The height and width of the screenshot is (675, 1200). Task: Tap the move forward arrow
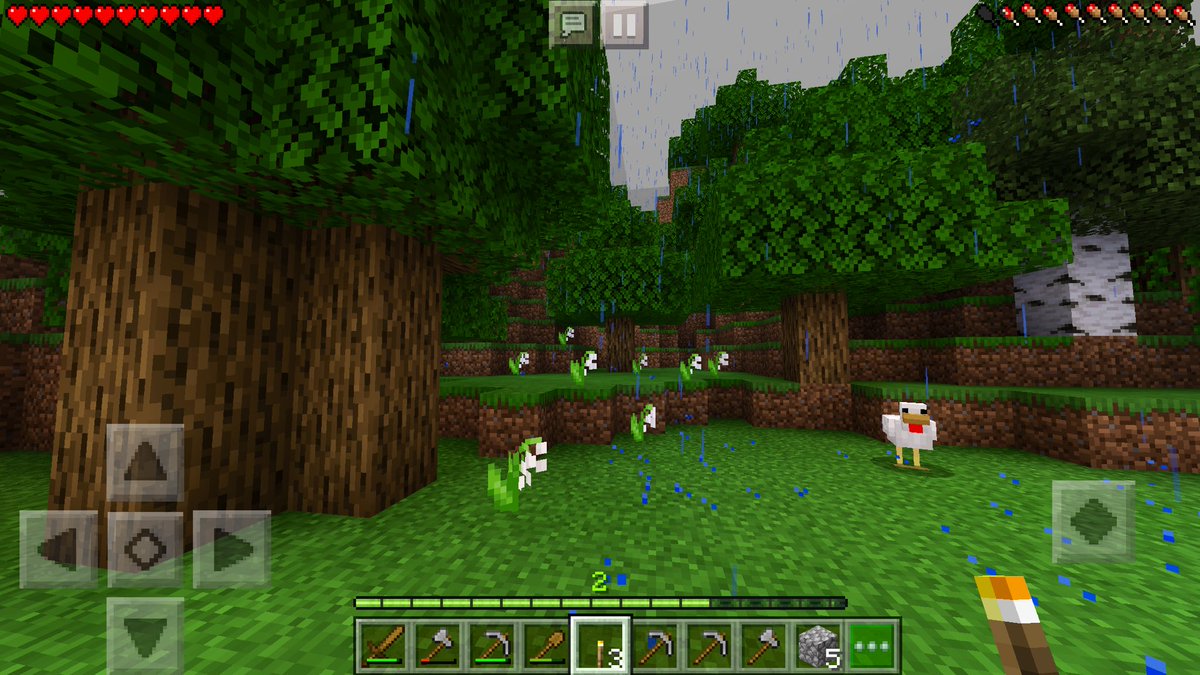tap(146, 462)
